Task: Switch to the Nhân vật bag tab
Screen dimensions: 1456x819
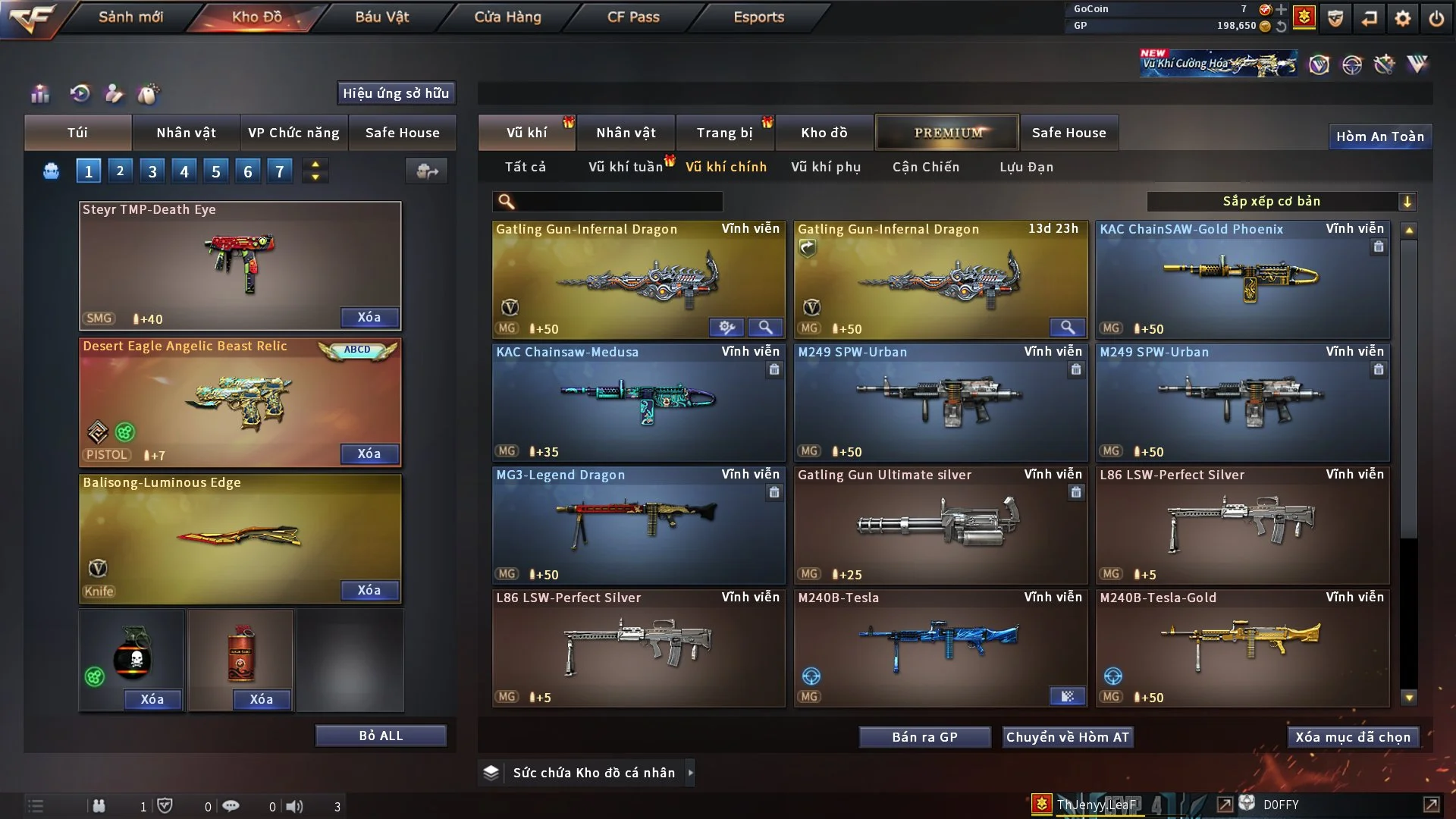Action: pos(186,133)
